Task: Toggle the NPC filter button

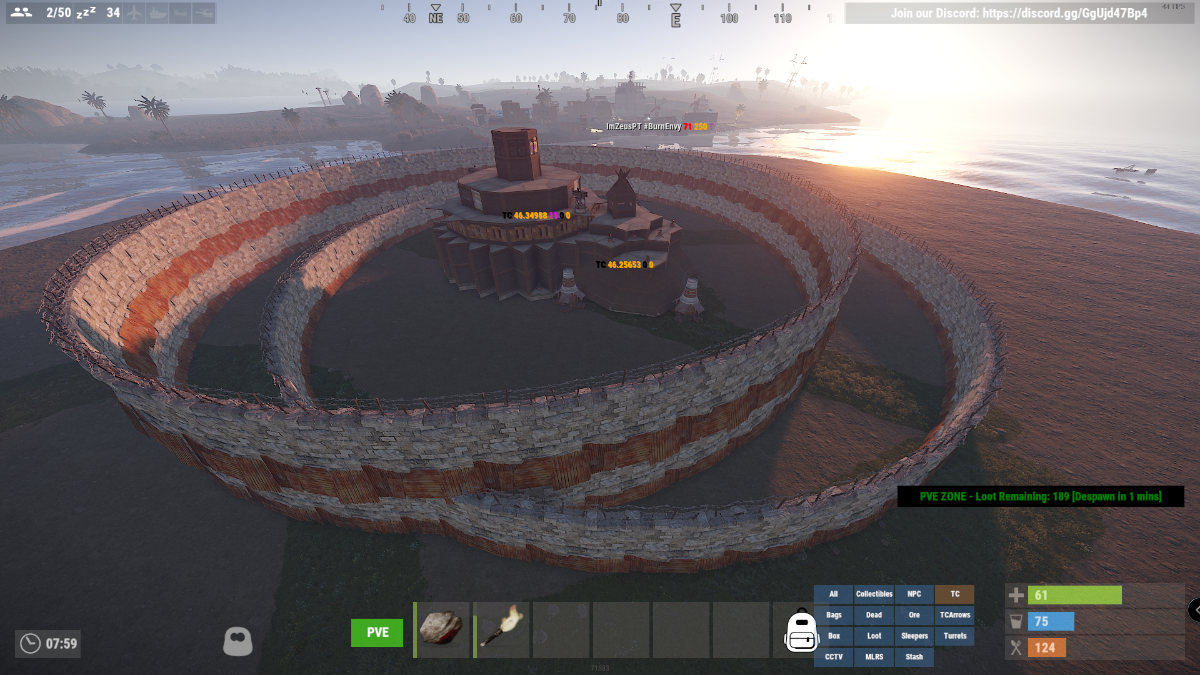Action: point(914,594)
